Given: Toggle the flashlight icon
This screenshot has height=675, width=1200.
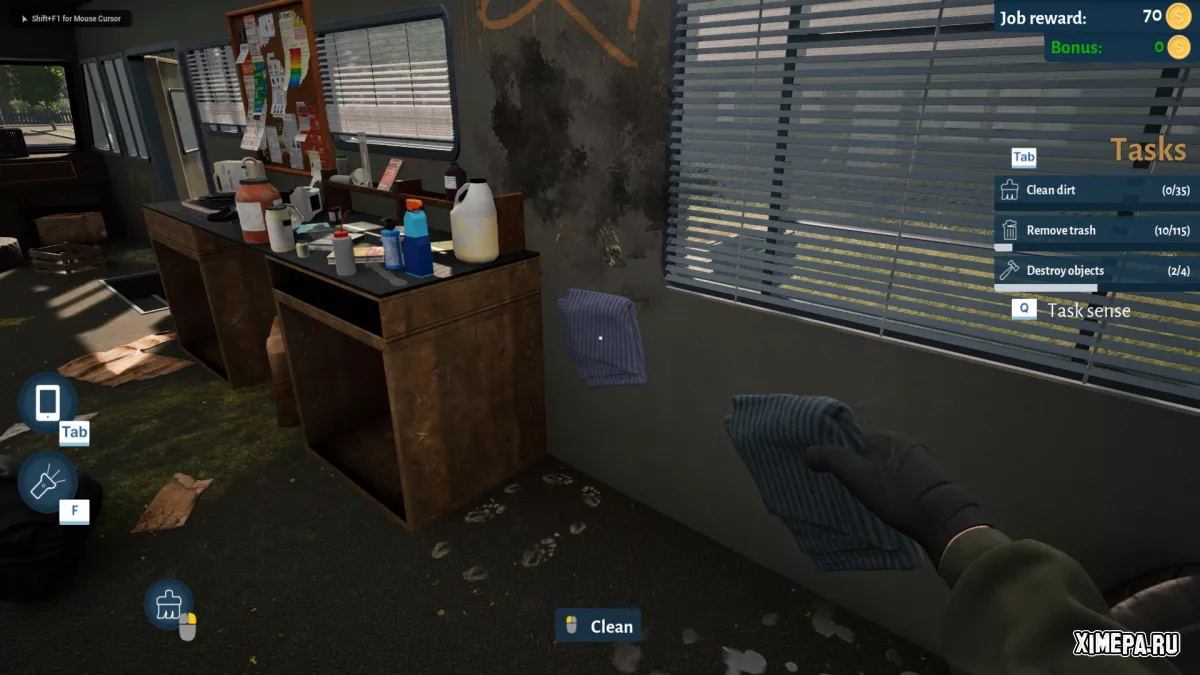Looking at the screenshot, I should pos(47,482).
